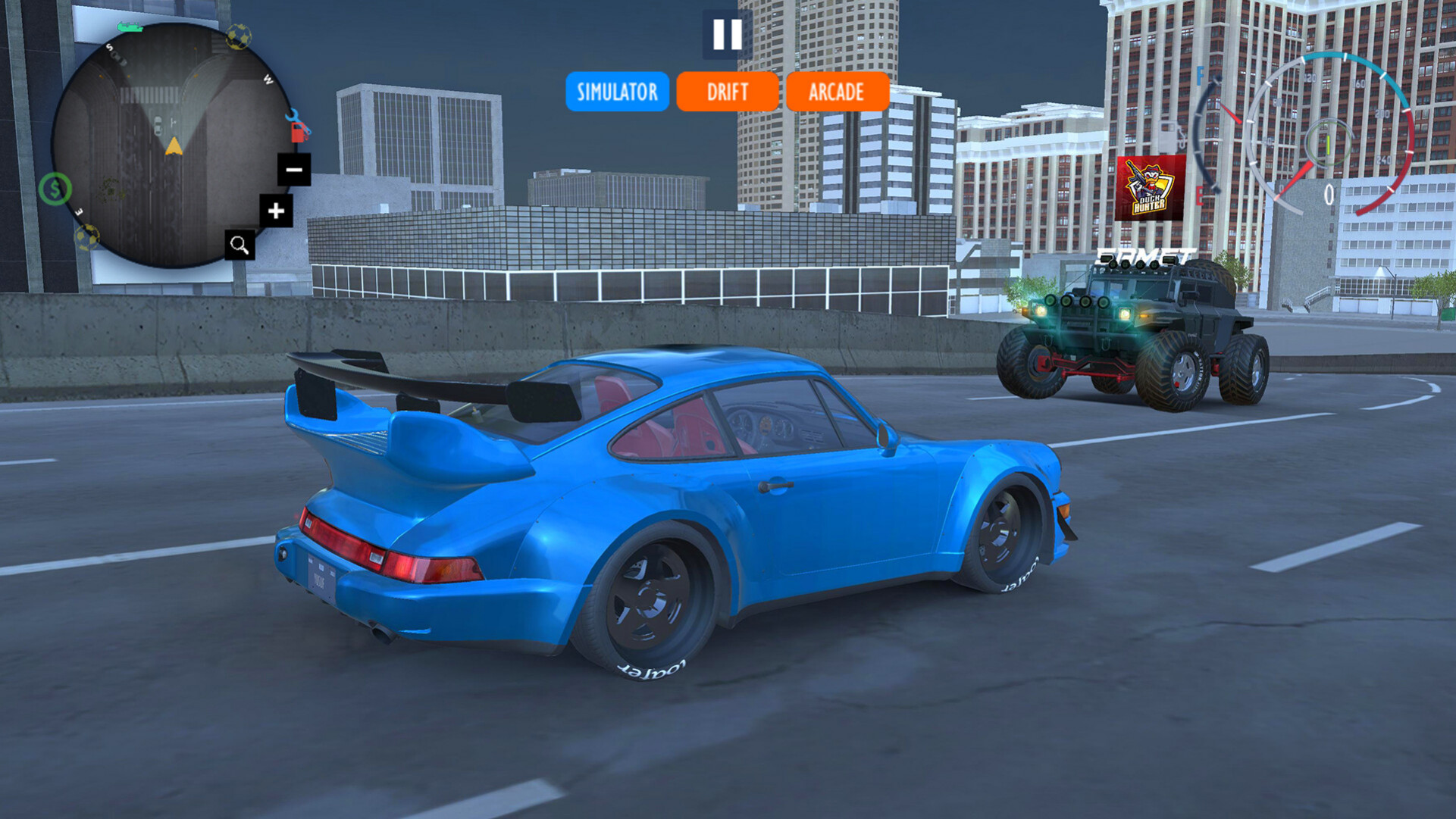This screenshot has width=1456, height=819.
Task: Click the green ship marker on minimap
Action: [130, 27]
